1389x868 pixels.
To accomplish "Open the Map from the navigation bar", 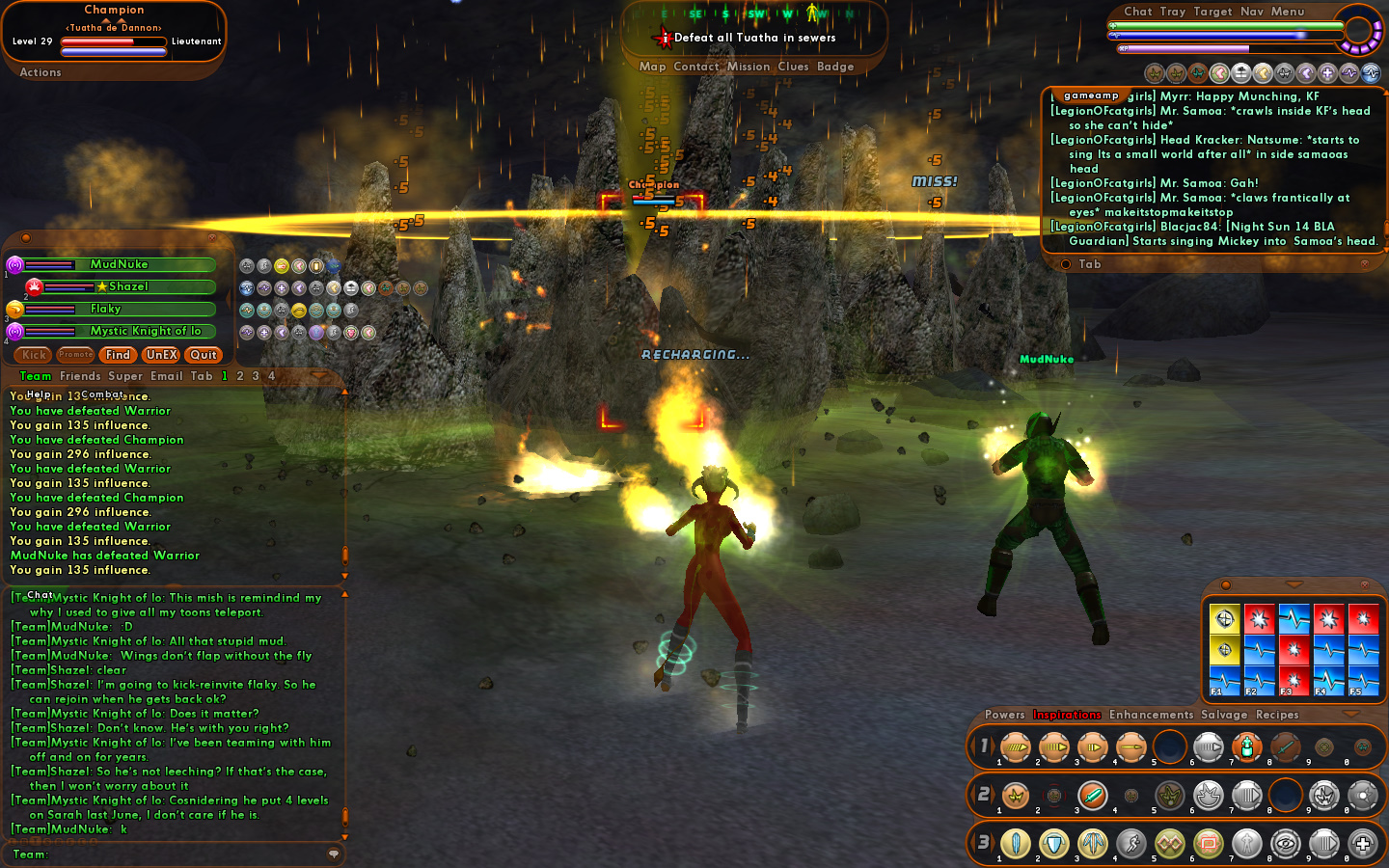I will point(652,67).
